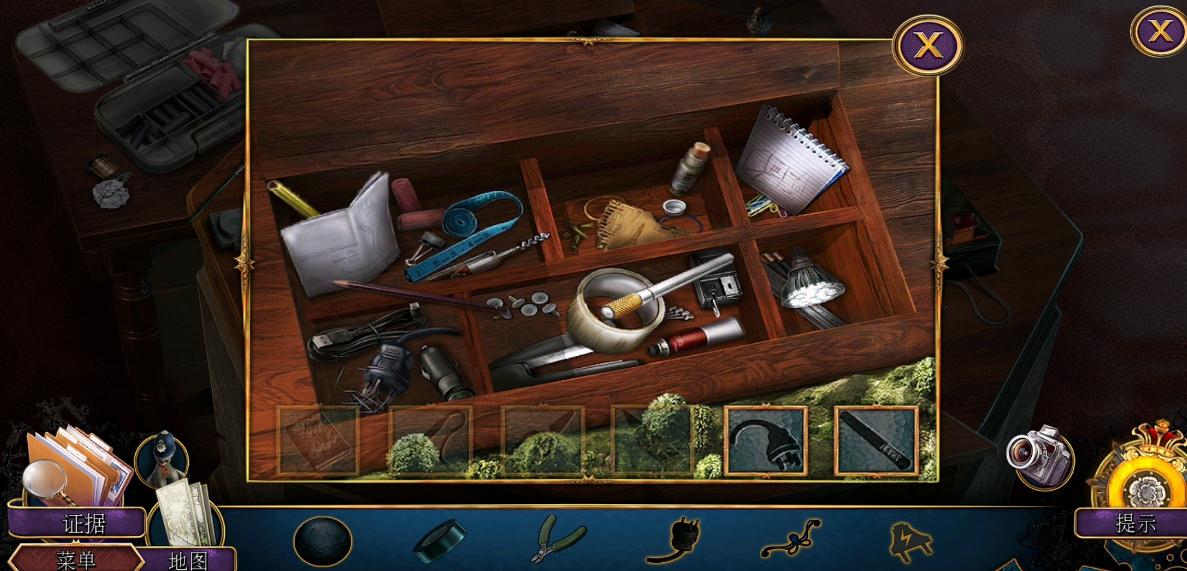Close the outer scene with the corner X
This screenshot has height=571, width=1187.
1159,31
